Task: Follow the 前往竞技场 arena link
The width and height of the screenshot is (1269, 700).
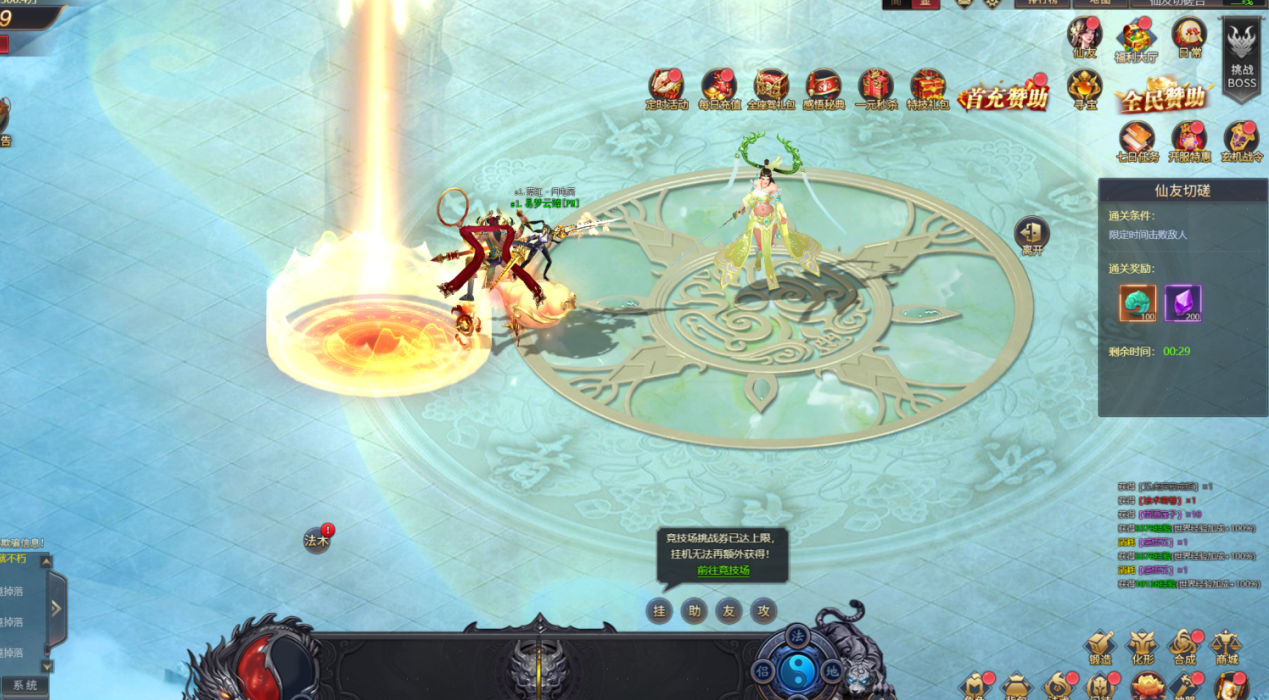Action: click(x=723, y=571)
